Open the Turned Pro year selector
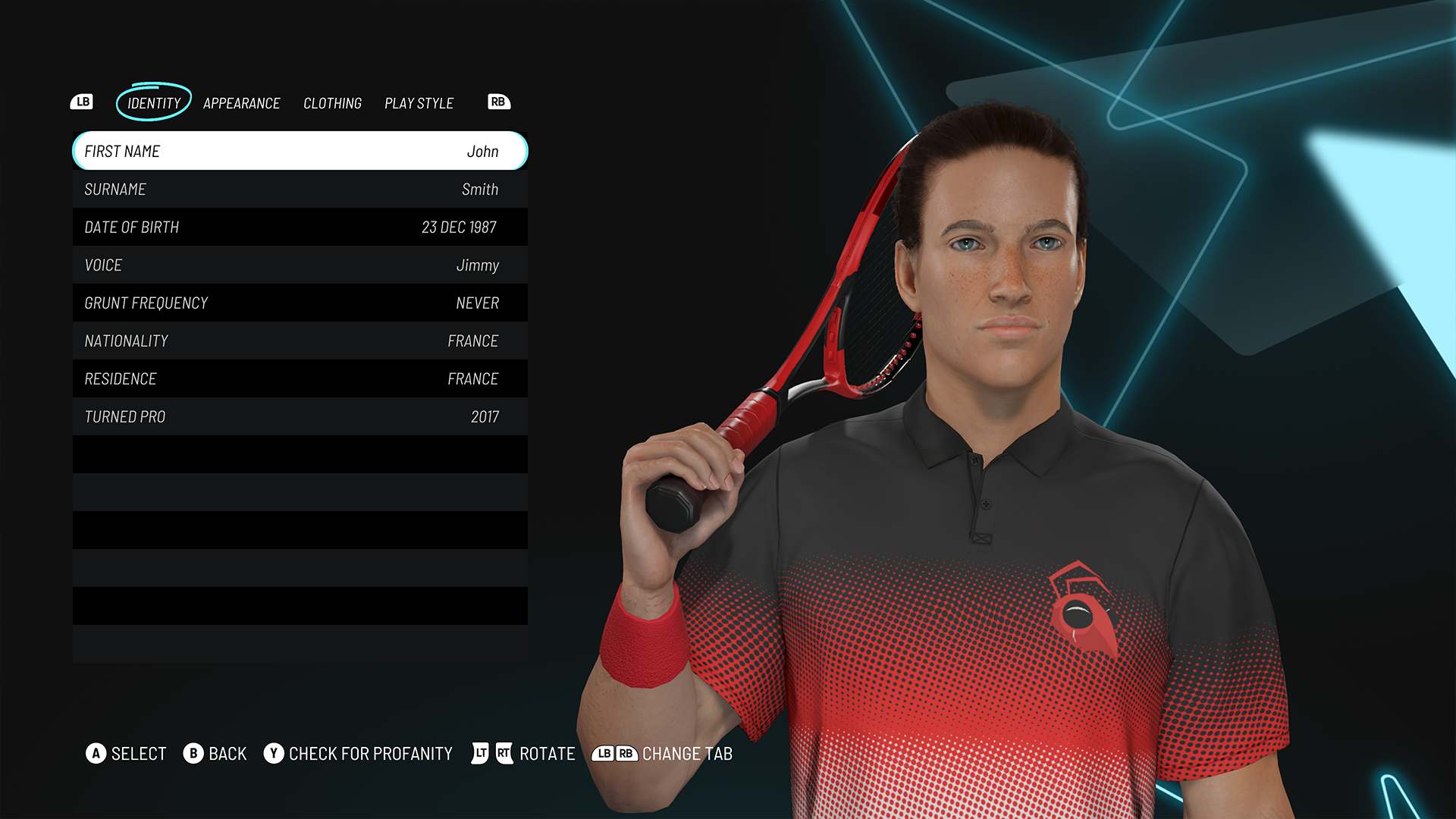The image size is (1456, 819). pyautogui.click(x=300, y=416)
